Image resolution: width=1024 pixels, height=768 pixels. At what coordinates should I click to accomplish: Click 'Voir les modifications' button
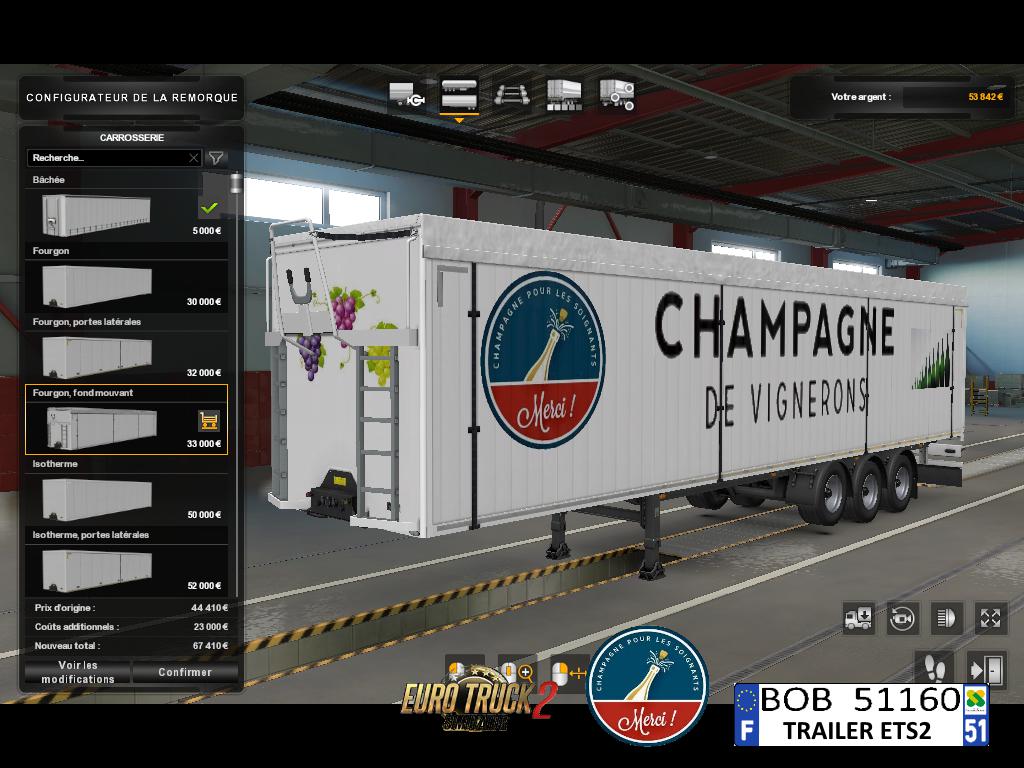pos(78,672)
